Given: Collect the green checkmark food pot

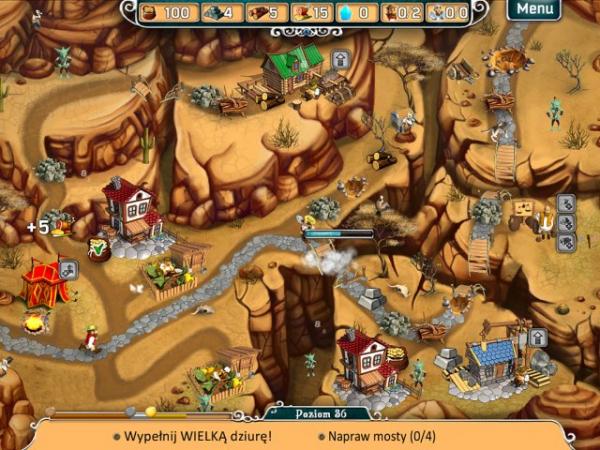Looking at the screenshot, I should 100,248.
